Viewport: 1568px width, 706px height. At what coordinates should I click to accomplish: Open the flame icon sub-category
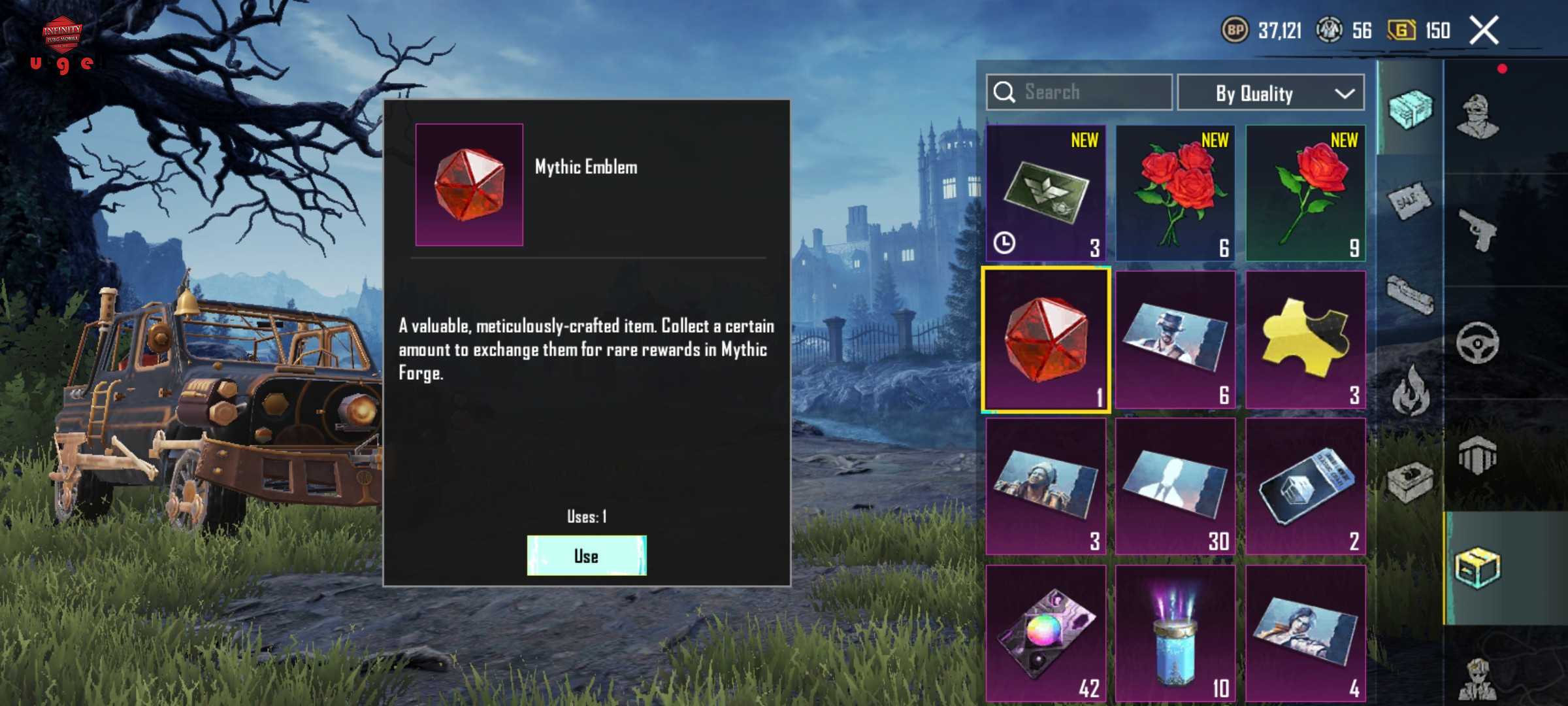tap(1410, 391)
